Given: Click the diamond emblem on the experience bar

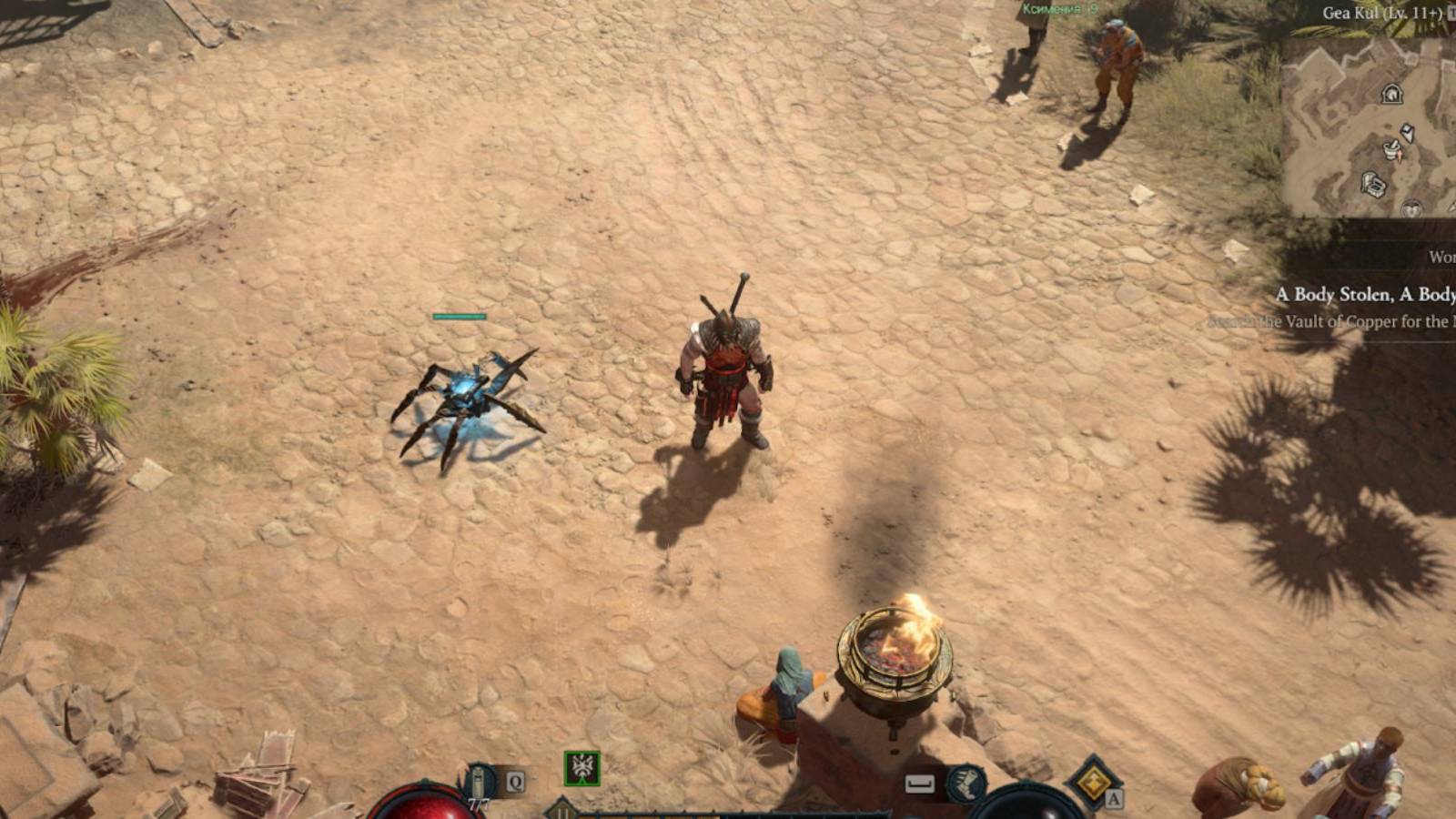Looking at the screenshot, I should click(561, 809).
